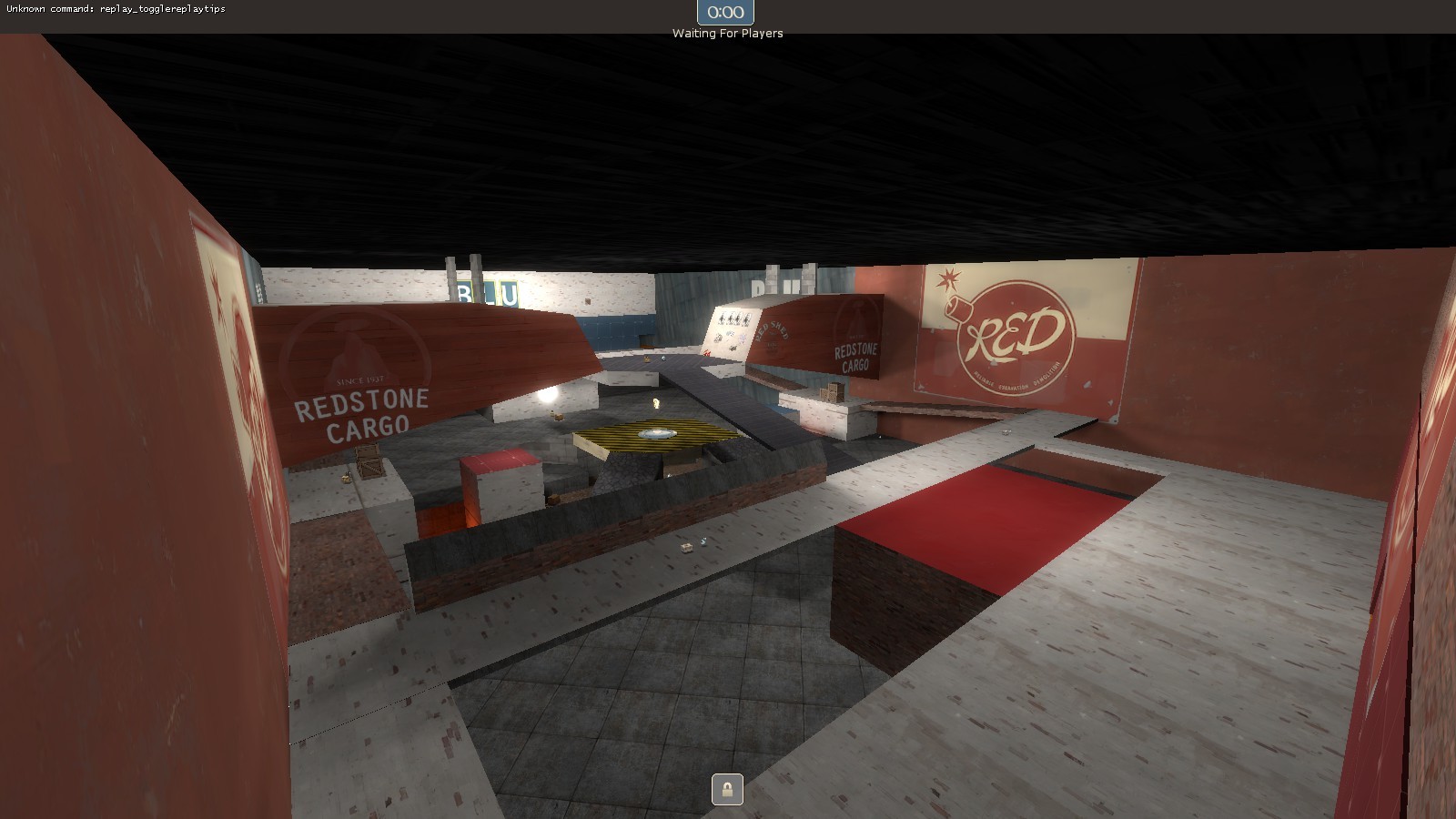Select the SINCE 1937 badge on the container
This screenshot has width=1456, height=819.
(359, 379)
